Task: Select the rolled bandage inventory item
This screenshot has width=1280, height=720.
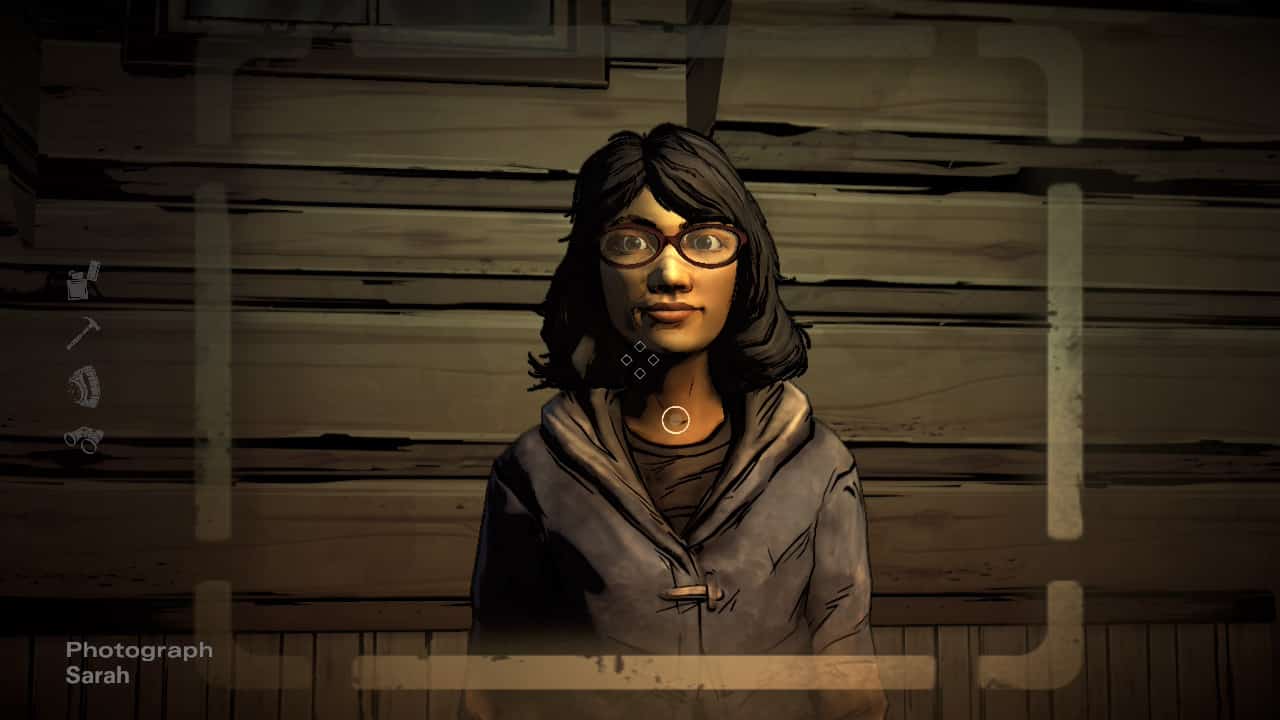Action: (83, 387)
